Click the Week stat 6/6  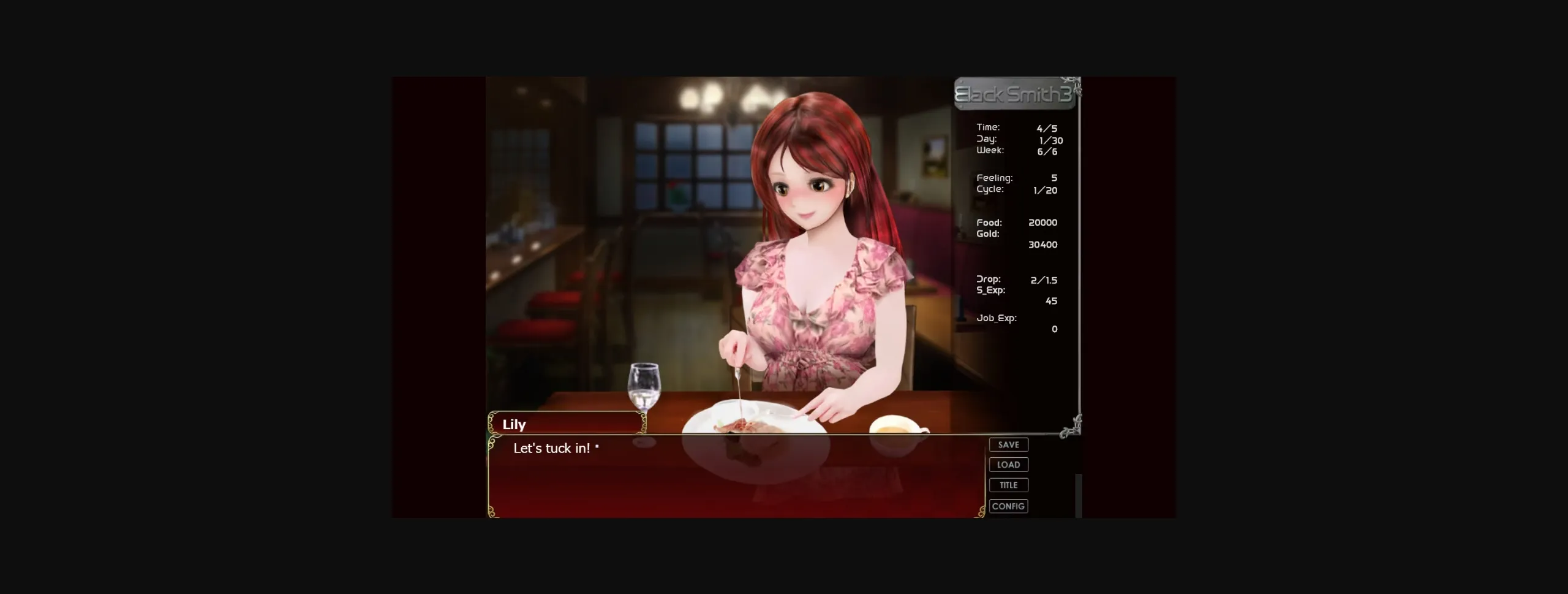click(x=1017, y=150)
